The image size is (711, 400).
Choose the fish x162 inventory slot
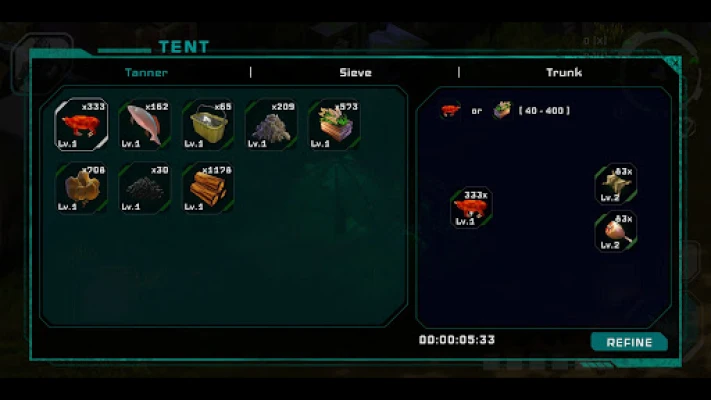[x=145, y=125]
